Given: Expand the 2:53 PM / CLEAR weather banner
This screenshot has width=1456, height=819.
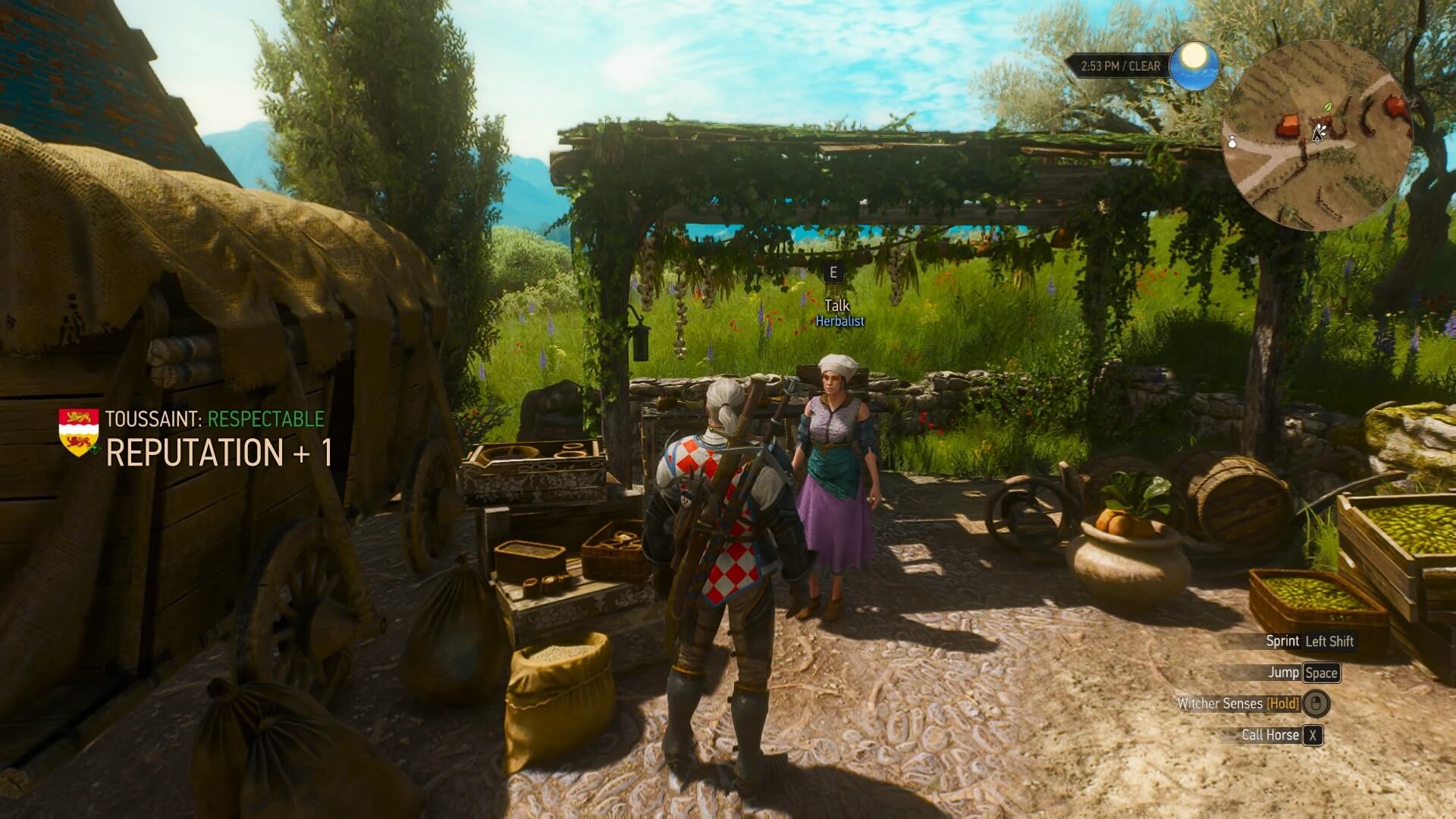Looking at the screenshot, I should click(1120, 66).
